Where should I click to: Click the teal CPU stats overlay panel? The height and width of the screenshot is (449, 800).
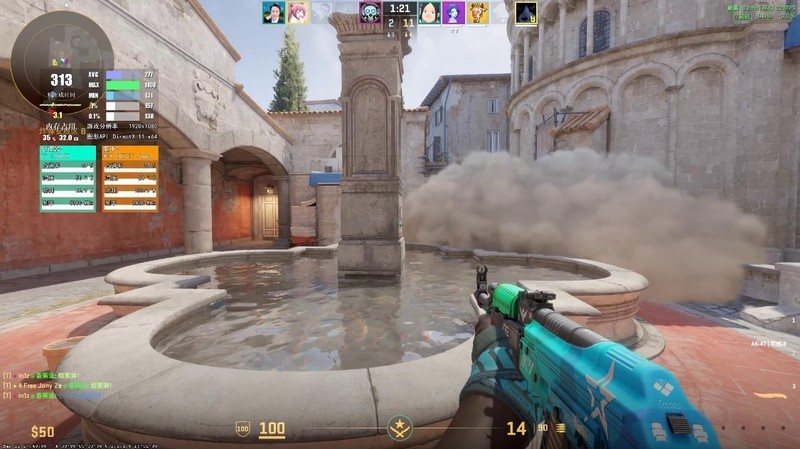(68, 178)
